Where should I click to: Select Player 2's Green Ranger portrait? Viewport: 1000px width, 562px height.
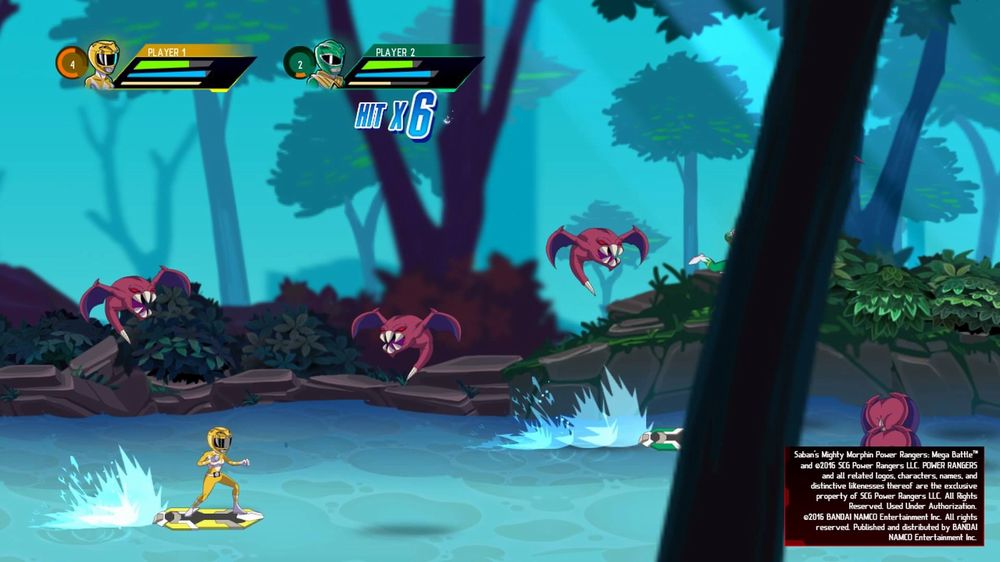click(328, 63)
